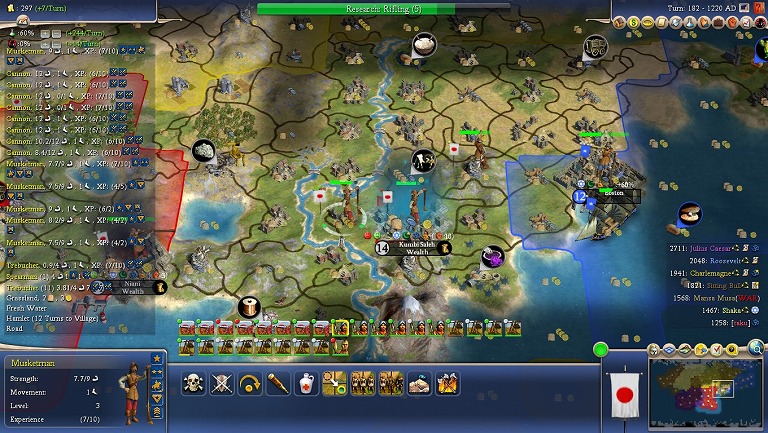Screen dimensions: 768x433
Task: End the turn with the green orb
Action: tap(601, 350)
